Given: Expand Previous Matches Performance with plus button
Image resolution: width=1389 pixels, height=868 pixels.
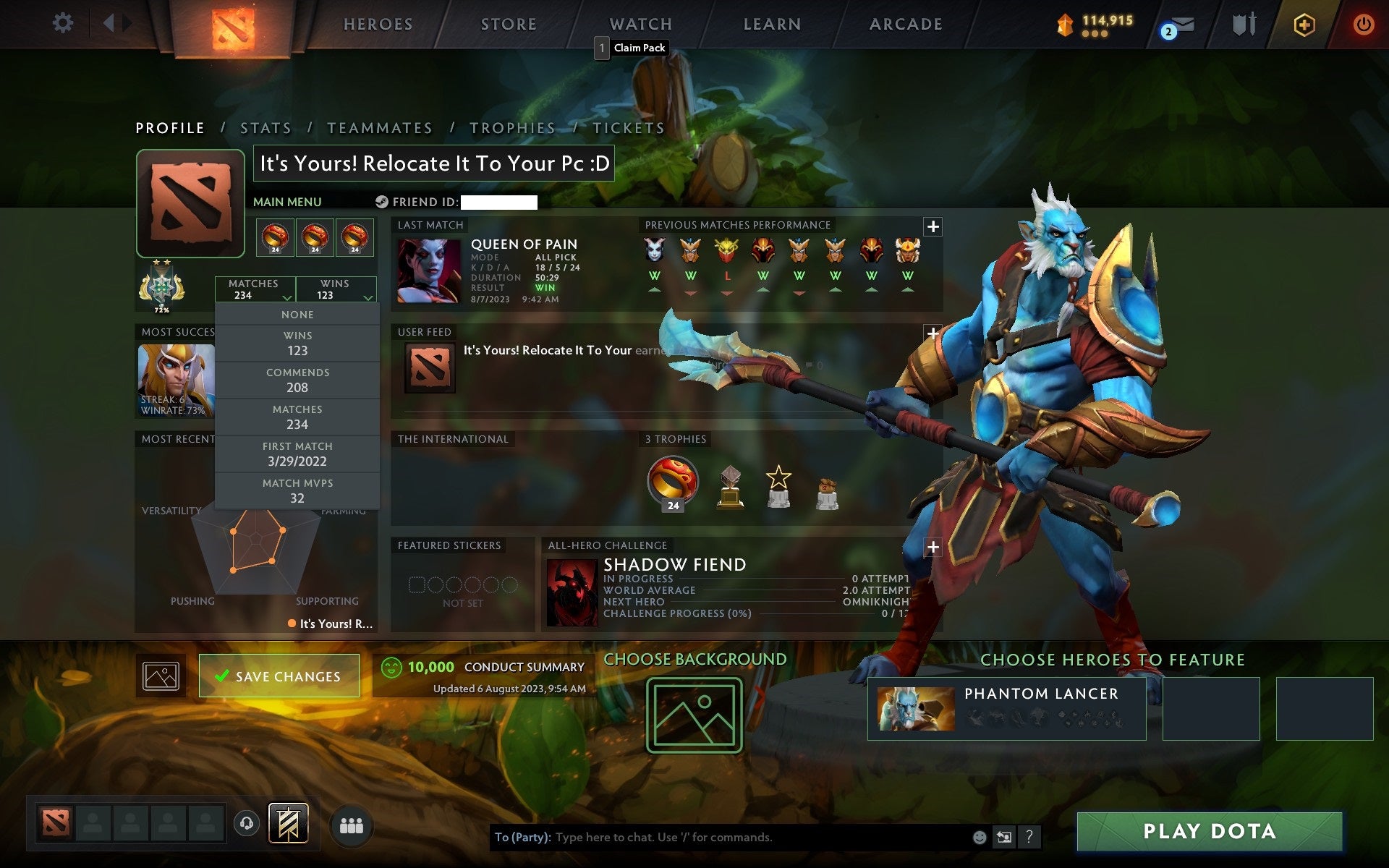Looking at the screenshot, I should (933, 226).
